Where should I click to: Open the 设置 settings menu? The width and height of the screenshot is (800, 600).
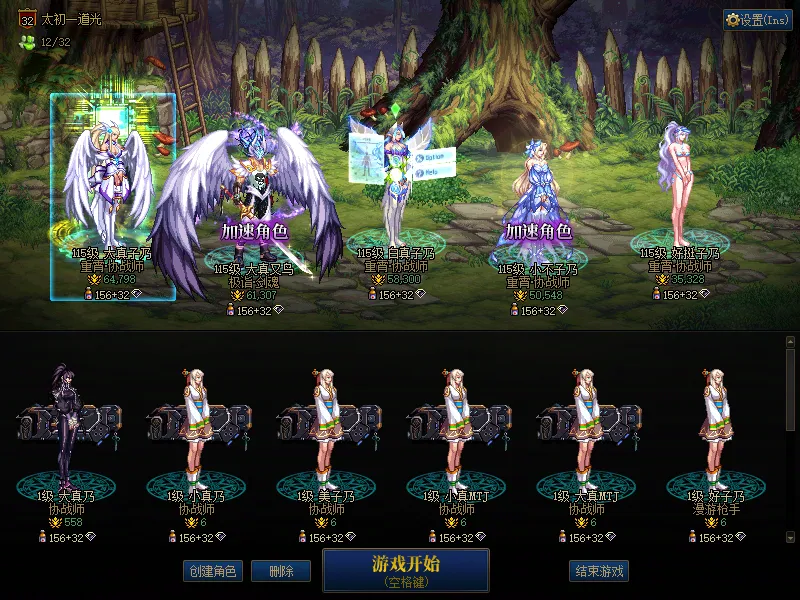pos(757,20)
